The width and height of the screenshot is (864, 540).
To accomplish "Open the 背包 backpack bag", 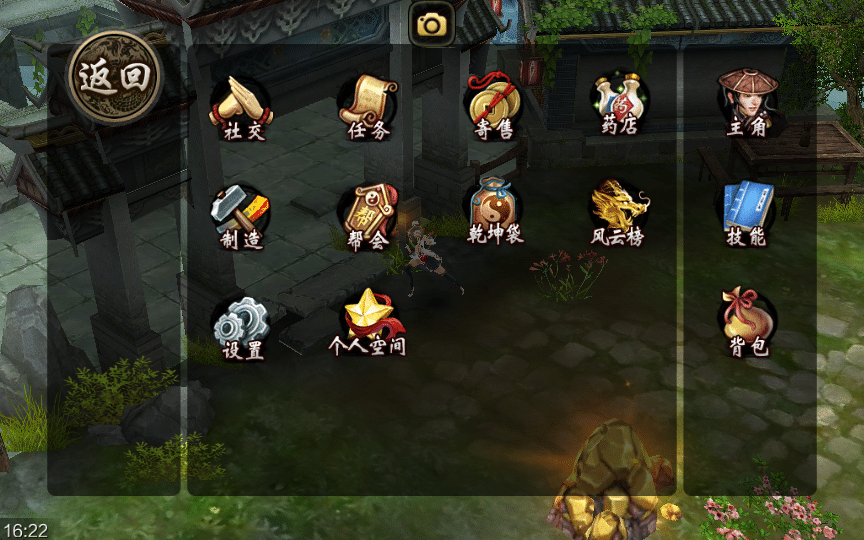I will 747,322.
